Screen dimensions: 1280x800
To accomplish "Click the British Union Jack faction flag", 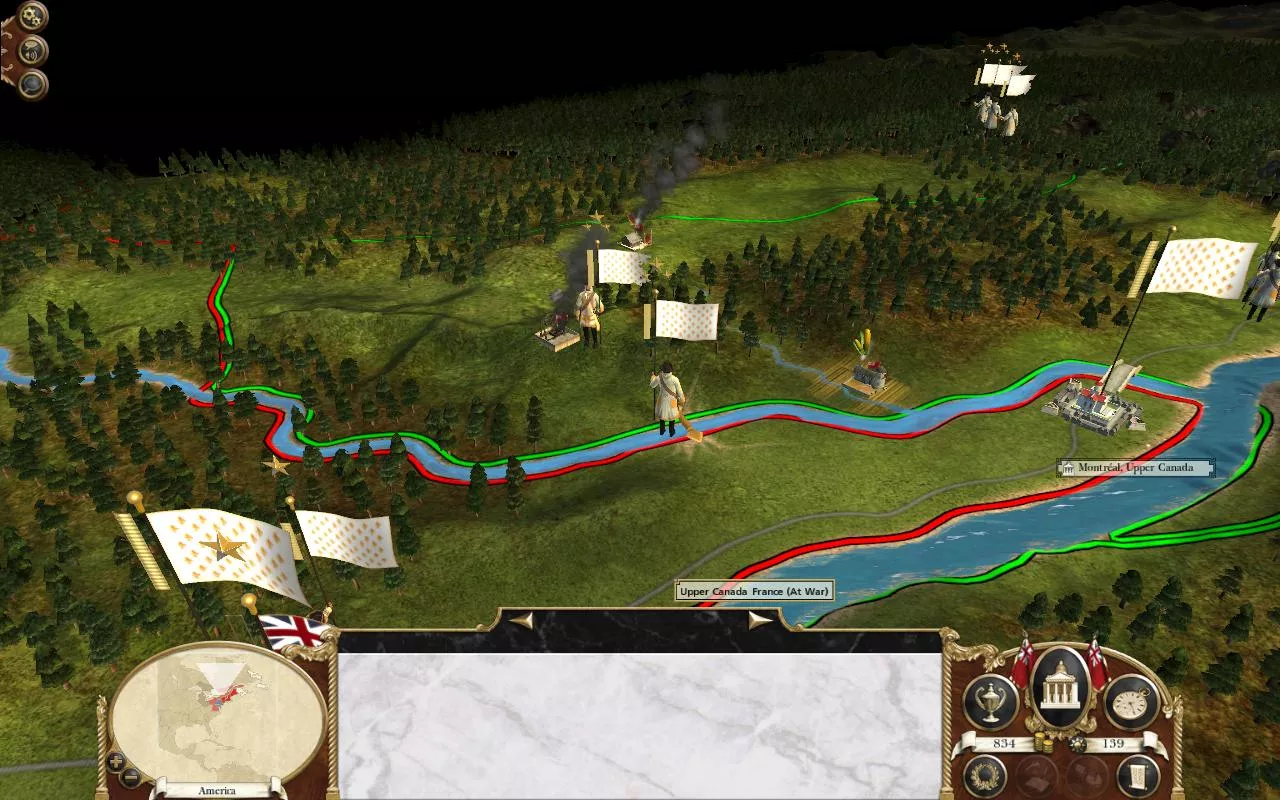I will click(294, 631).
